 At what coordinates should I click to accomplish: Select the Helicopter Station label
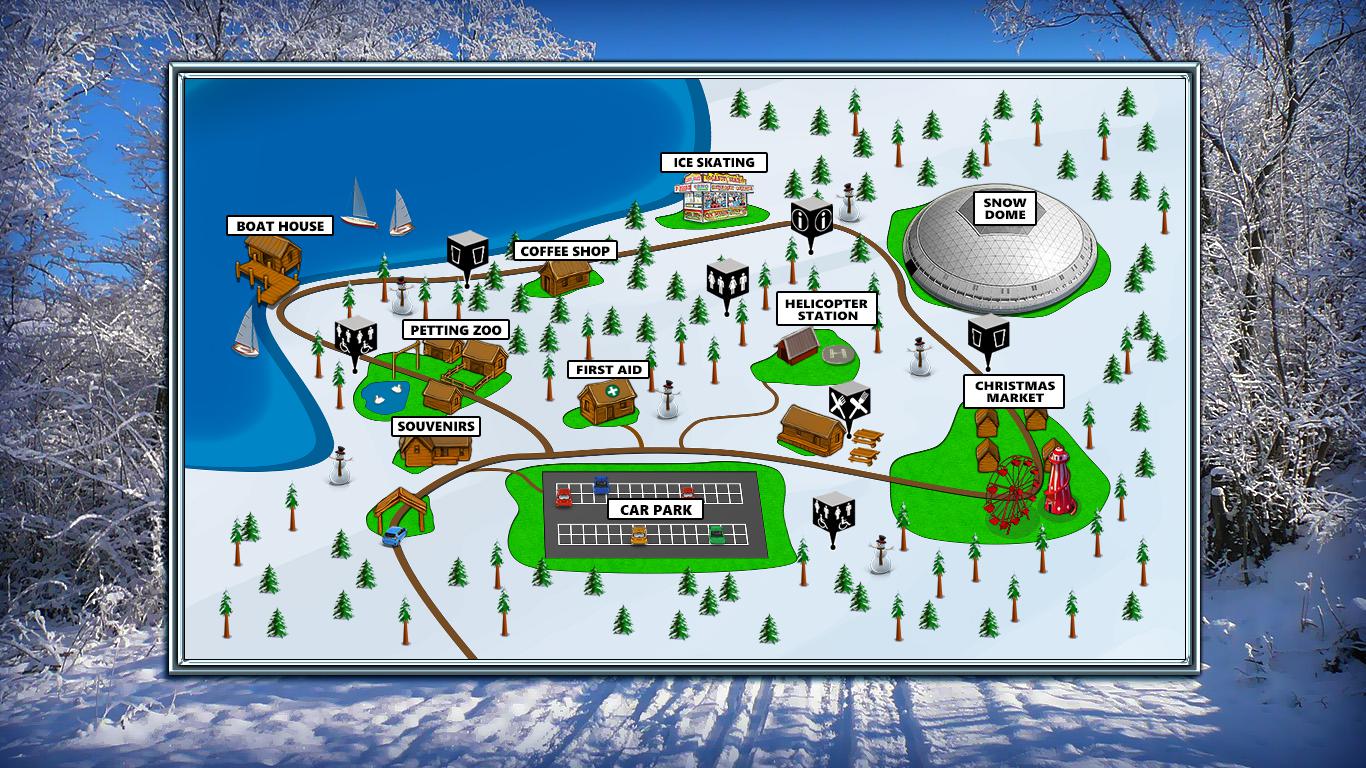[x=827, y=309]
